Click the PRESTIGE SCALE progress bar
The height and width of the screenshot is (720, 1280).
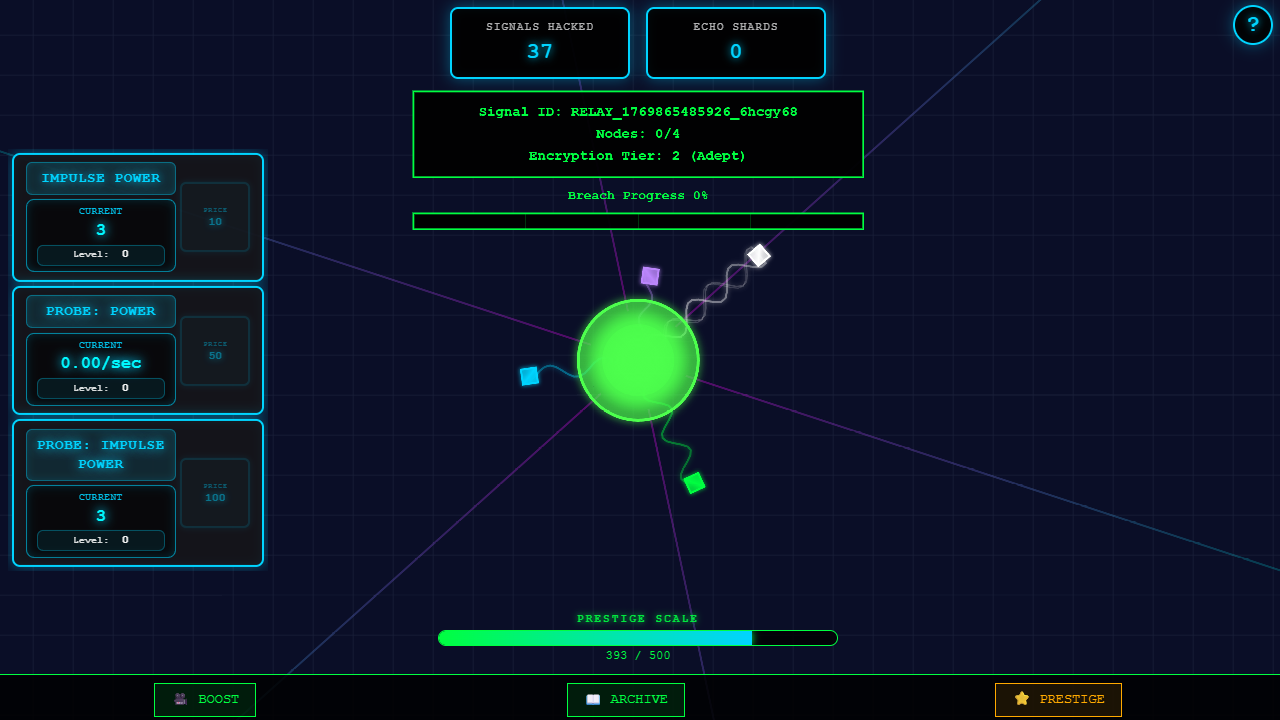(x=638, y=637)
